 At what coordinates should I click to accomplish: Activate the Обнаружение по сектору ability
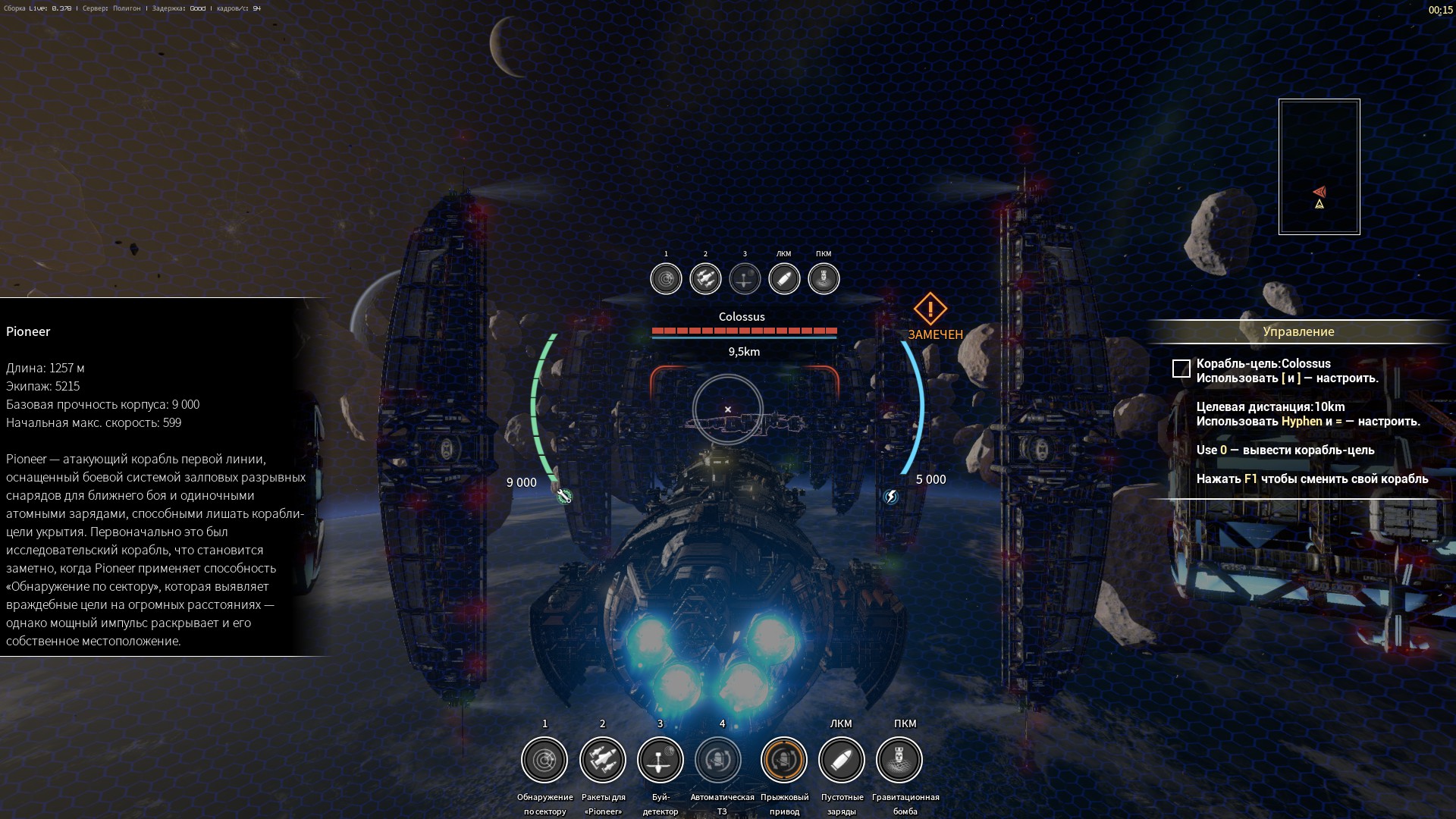(544, 760)
